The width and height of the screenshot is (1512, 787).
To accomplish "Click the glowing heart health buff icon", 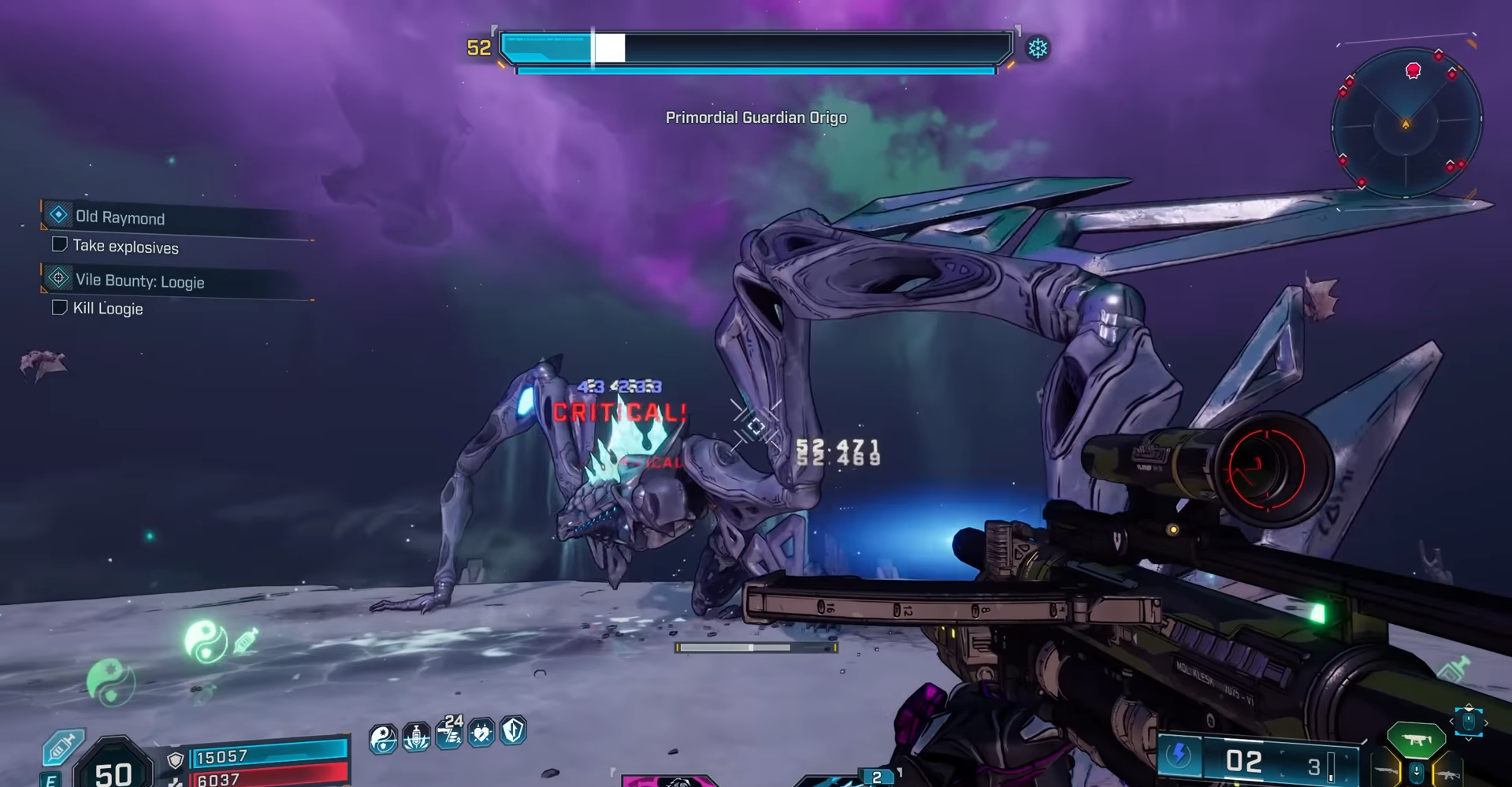I will click(480, 733).
